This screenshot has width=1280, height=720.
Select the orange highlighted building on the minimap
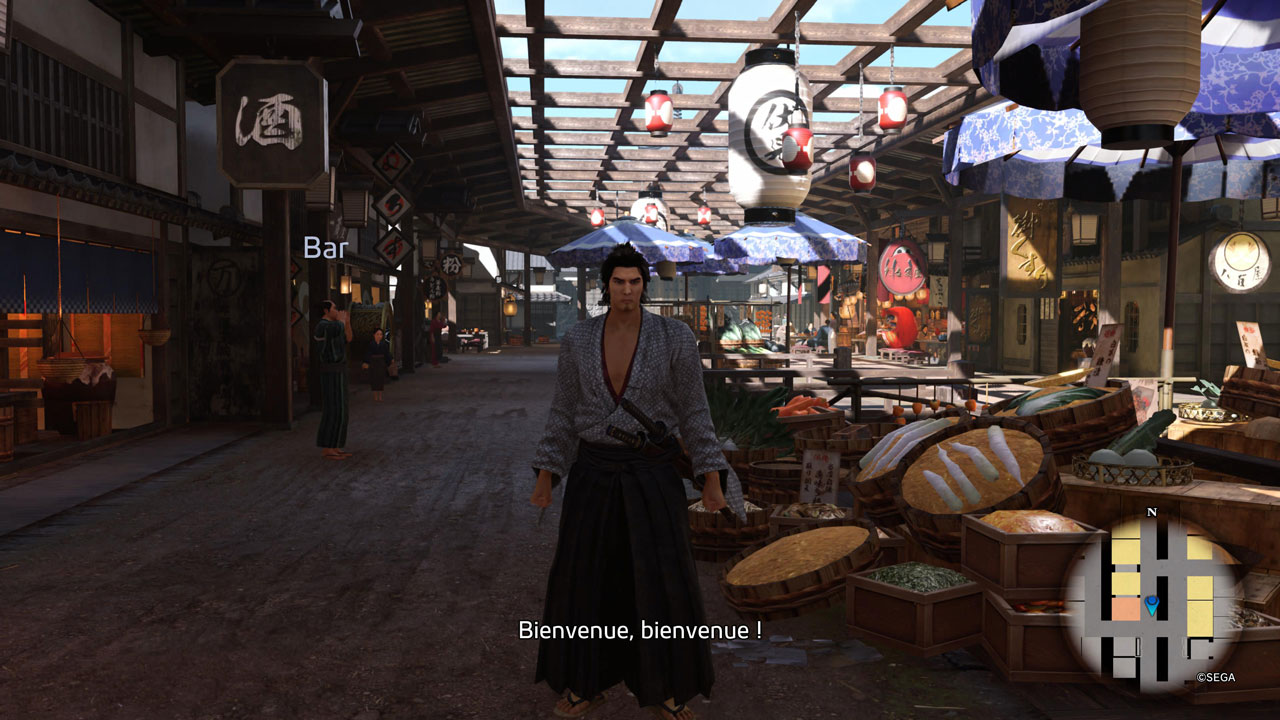pos(1125,608)
